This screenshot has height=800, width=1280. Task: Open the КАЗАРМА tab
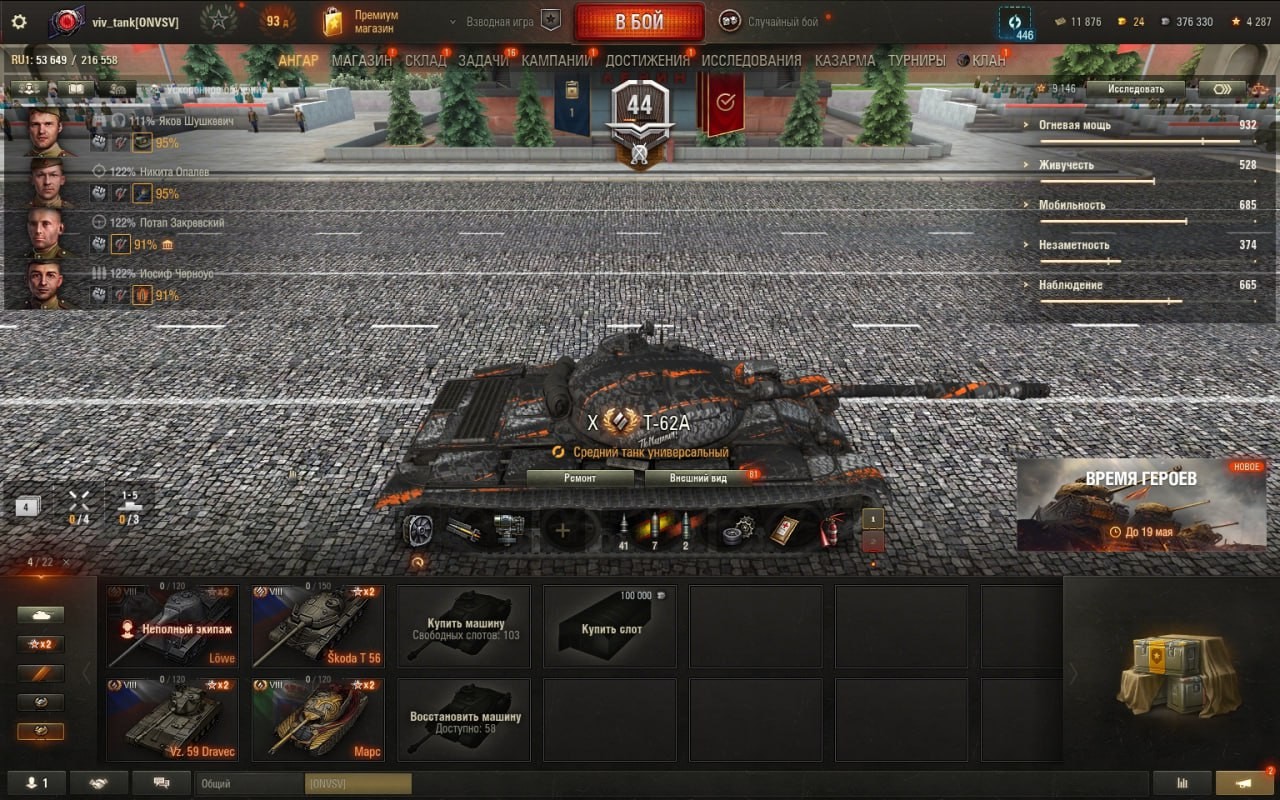tap(844, 60)
